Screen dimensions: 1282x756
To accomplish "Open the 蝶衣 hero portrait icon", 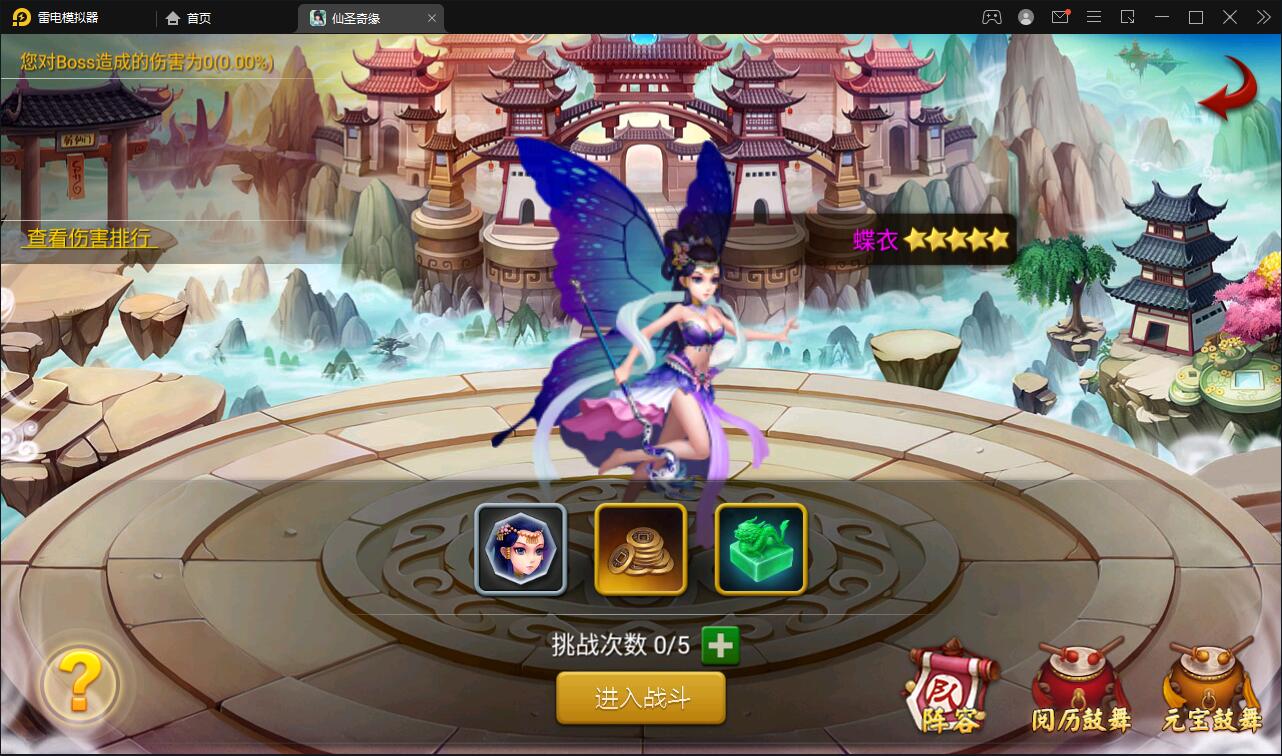I will point(520,549).
